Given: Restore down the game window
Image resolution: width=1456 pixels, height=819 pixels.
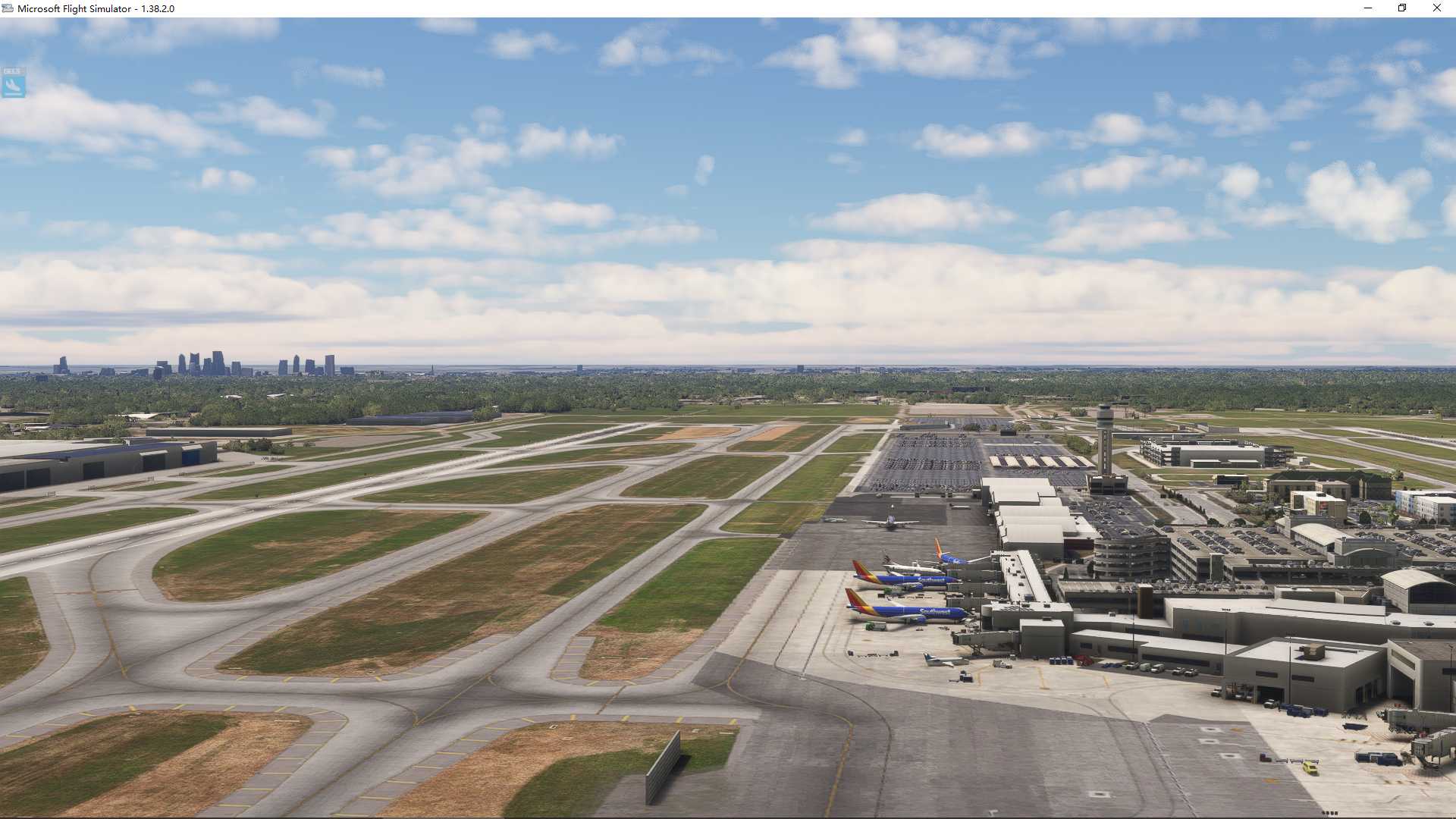Looking at the screenshot, I should [1402, 8].
